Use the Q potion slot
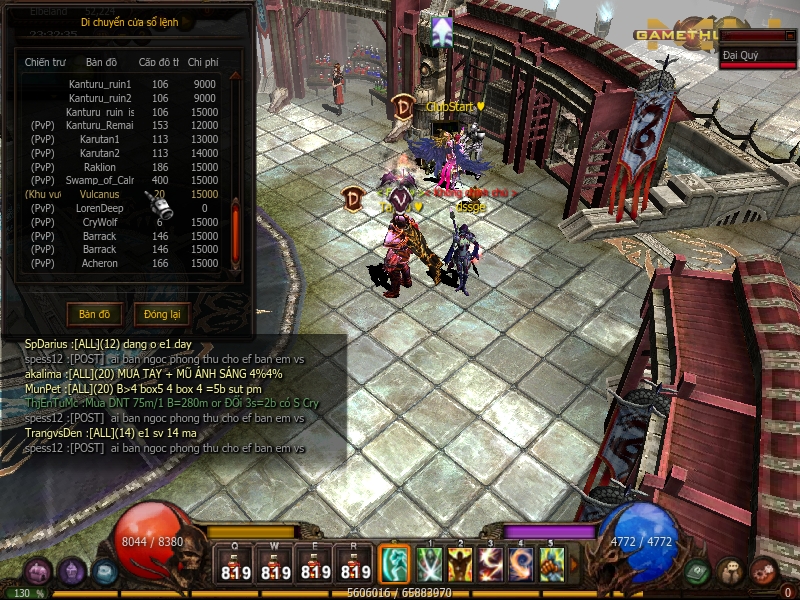 (235, 566)
